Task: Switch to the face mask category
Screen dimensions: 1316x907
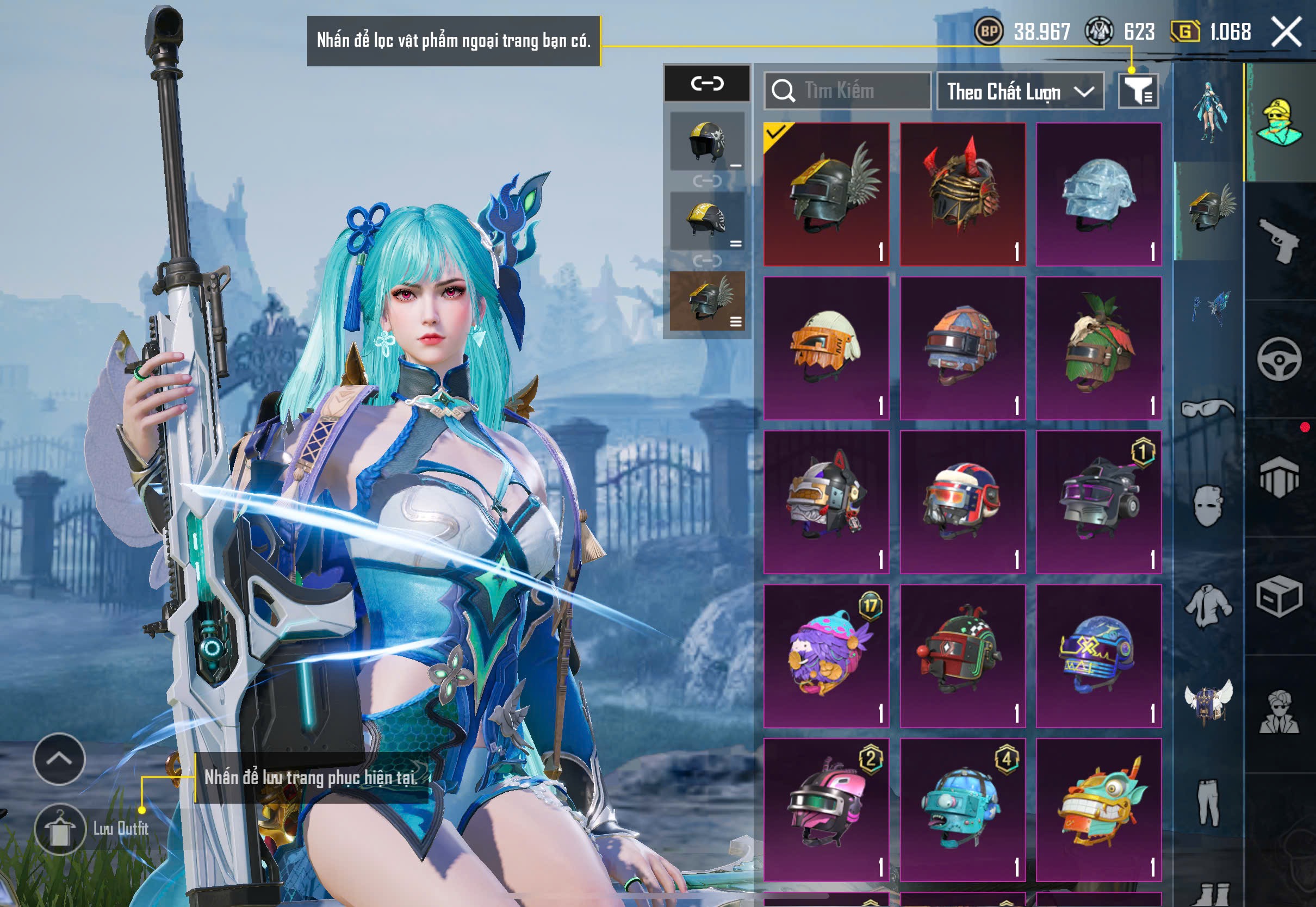Action: pyautogui.click(x=1208, y=506)
